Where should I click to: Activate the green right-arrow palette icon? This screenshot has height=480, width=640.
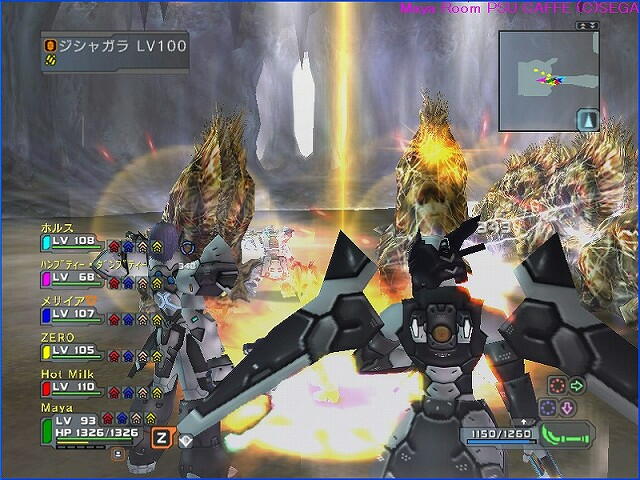point(577,384)
